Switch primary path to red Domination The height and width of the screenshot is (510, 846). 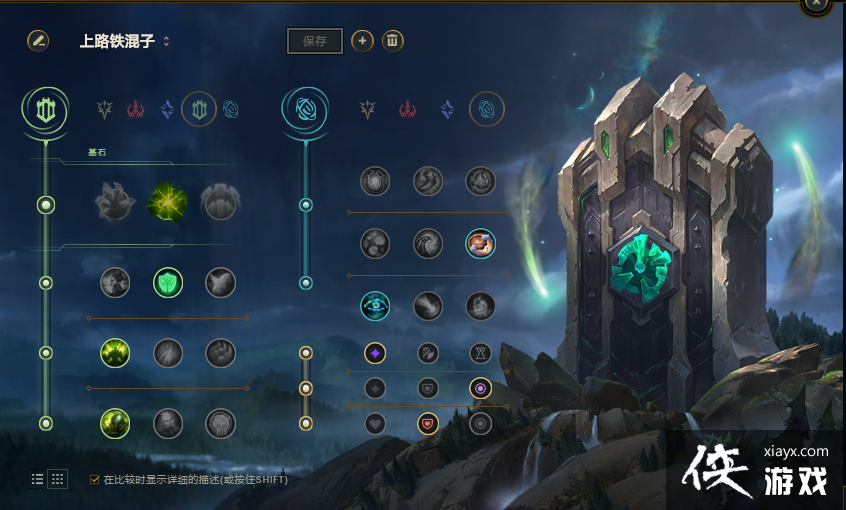click(x=135, y=109)
